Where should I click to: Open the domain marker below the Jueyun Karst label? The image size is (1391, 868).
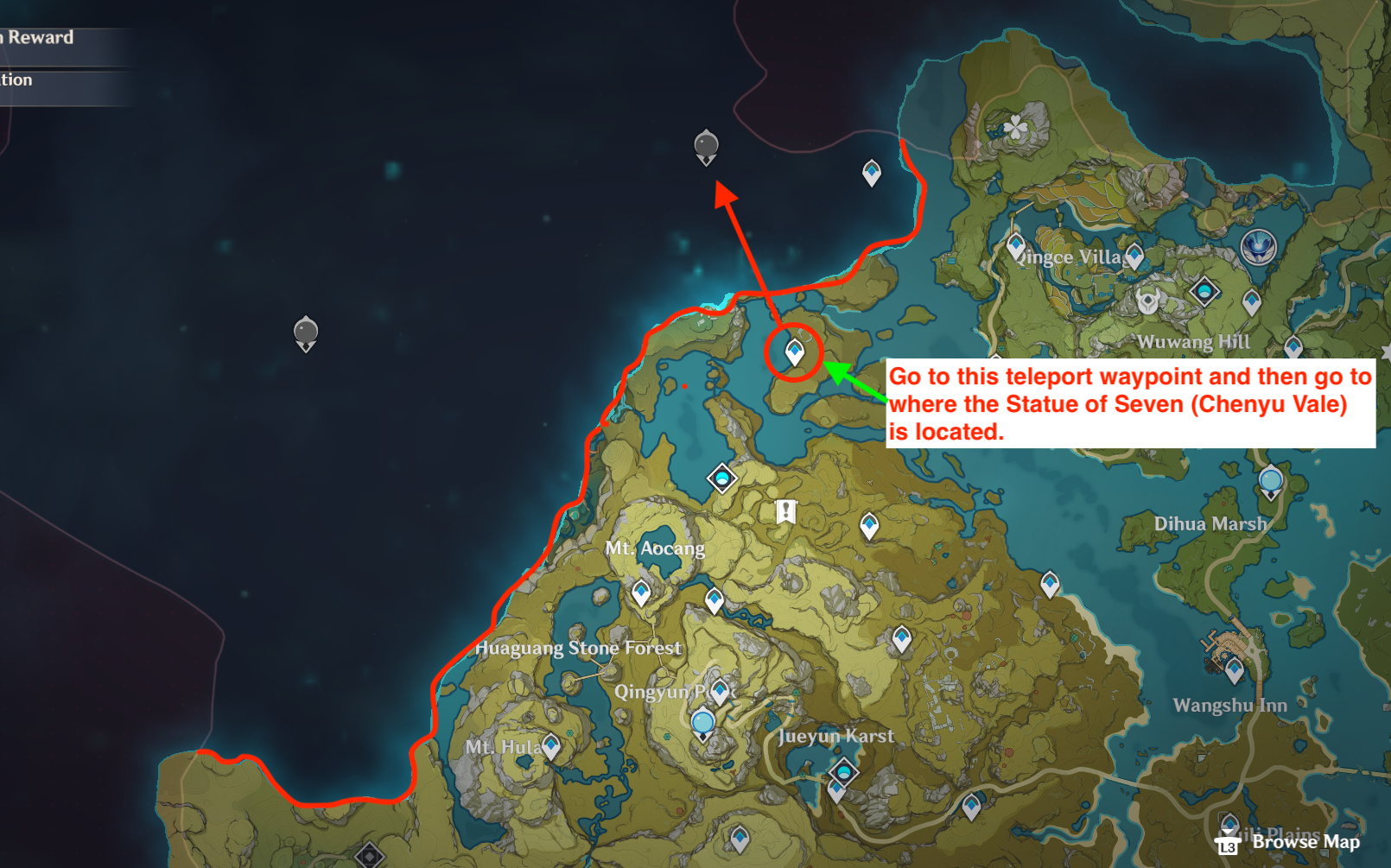click(x=843, y=770)
